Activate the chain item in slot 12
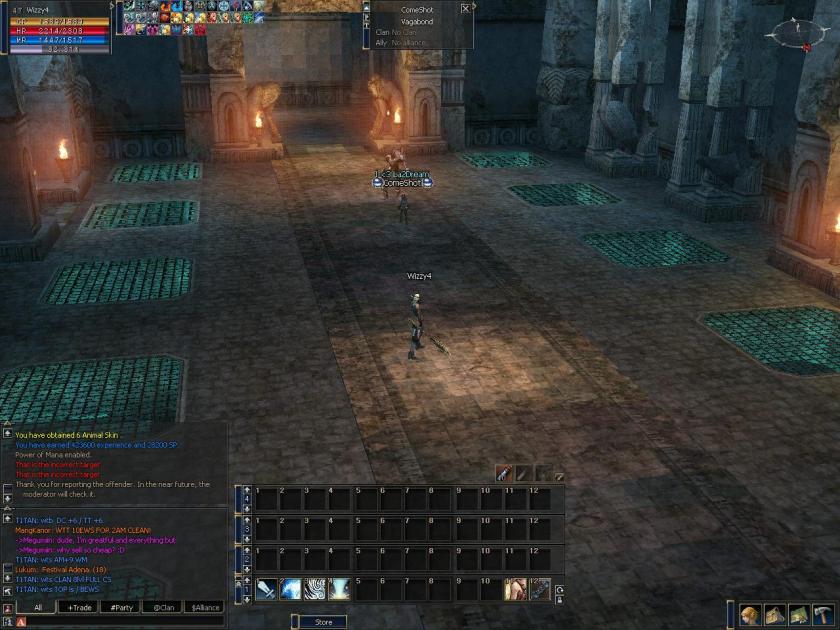Image resolution: width=840 pixels, height=630 pixels. click(540, 589)
